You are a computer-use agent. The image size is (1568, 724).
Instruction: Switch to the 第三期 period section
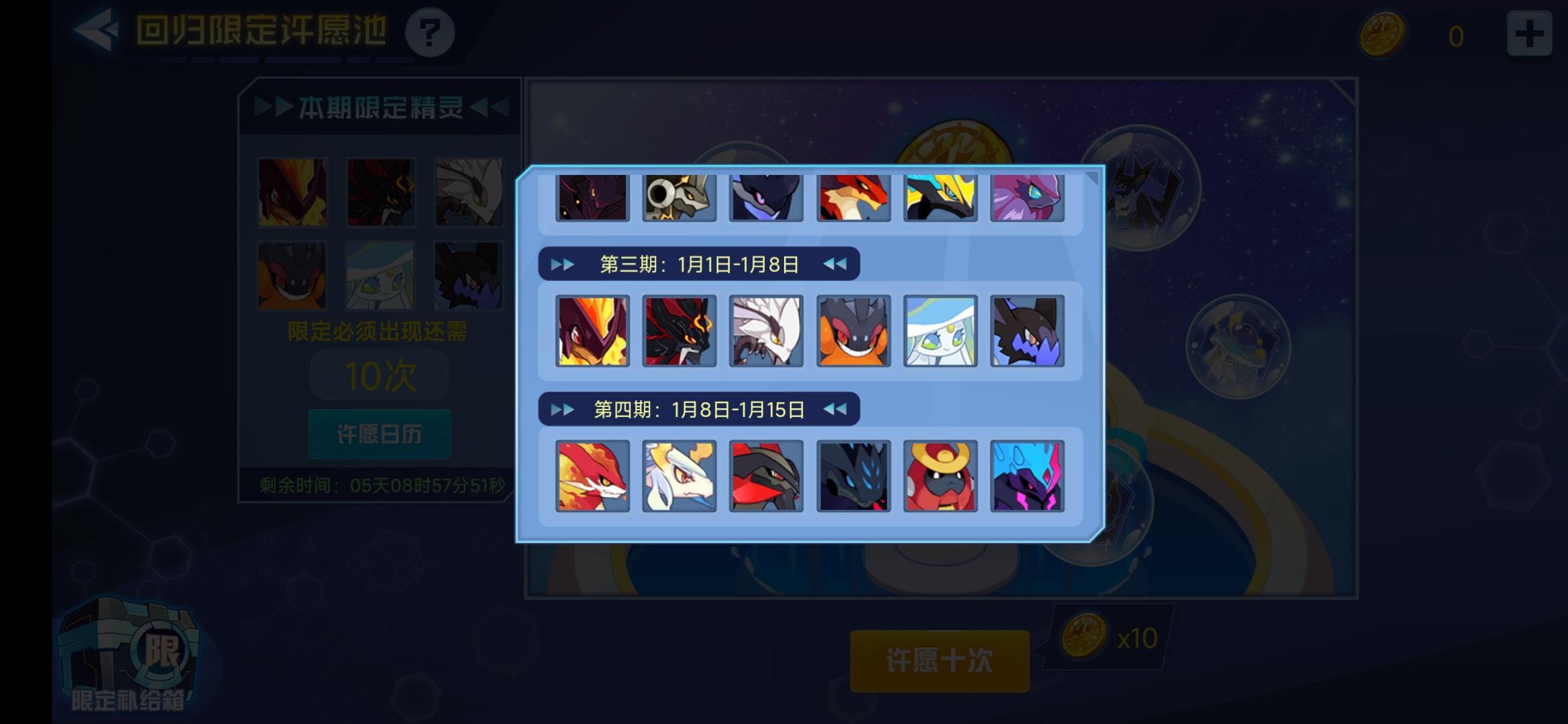click(697, 264)
